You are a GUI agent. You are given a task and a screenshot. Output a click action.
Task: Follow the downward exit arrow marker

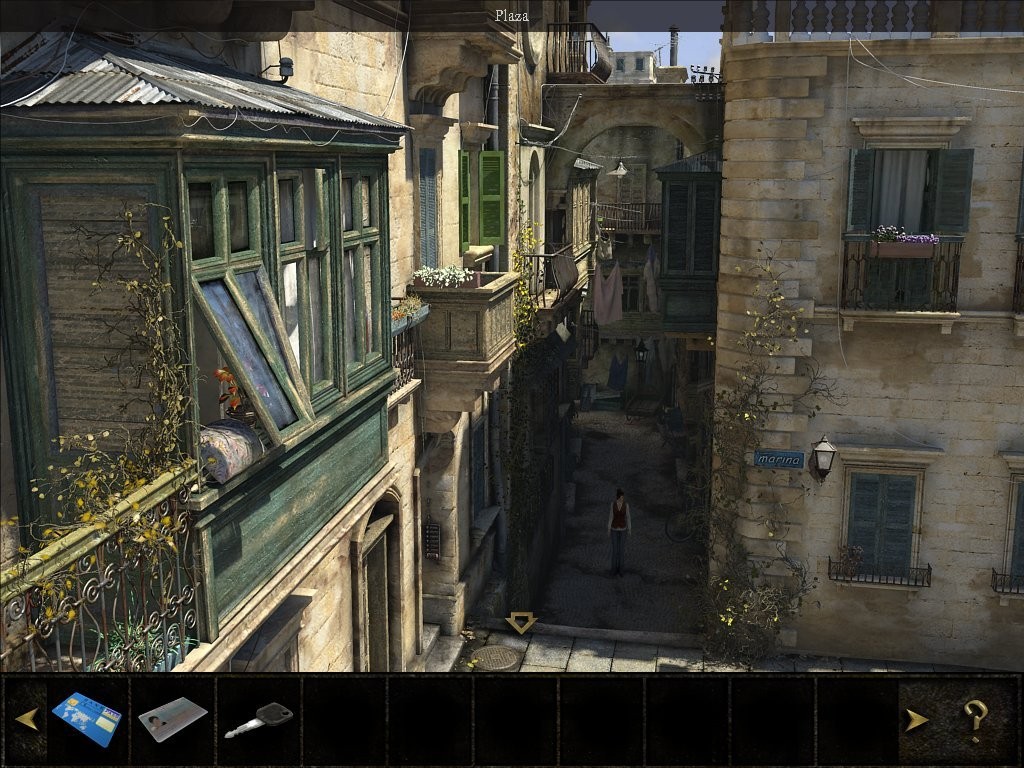(x=520, y=623)
